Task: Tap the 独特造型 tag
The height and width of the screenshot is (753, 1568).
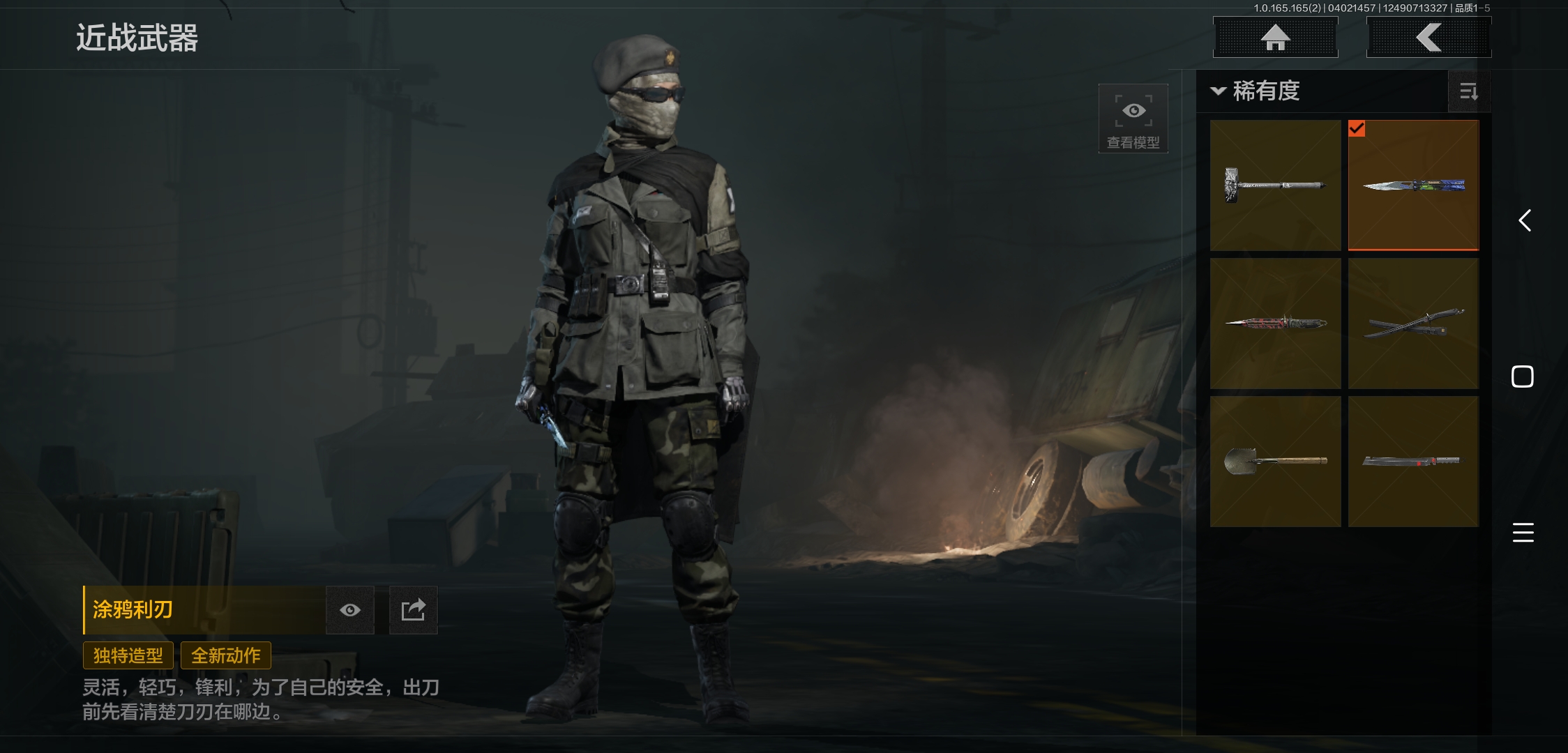Action: coord(128,655)
